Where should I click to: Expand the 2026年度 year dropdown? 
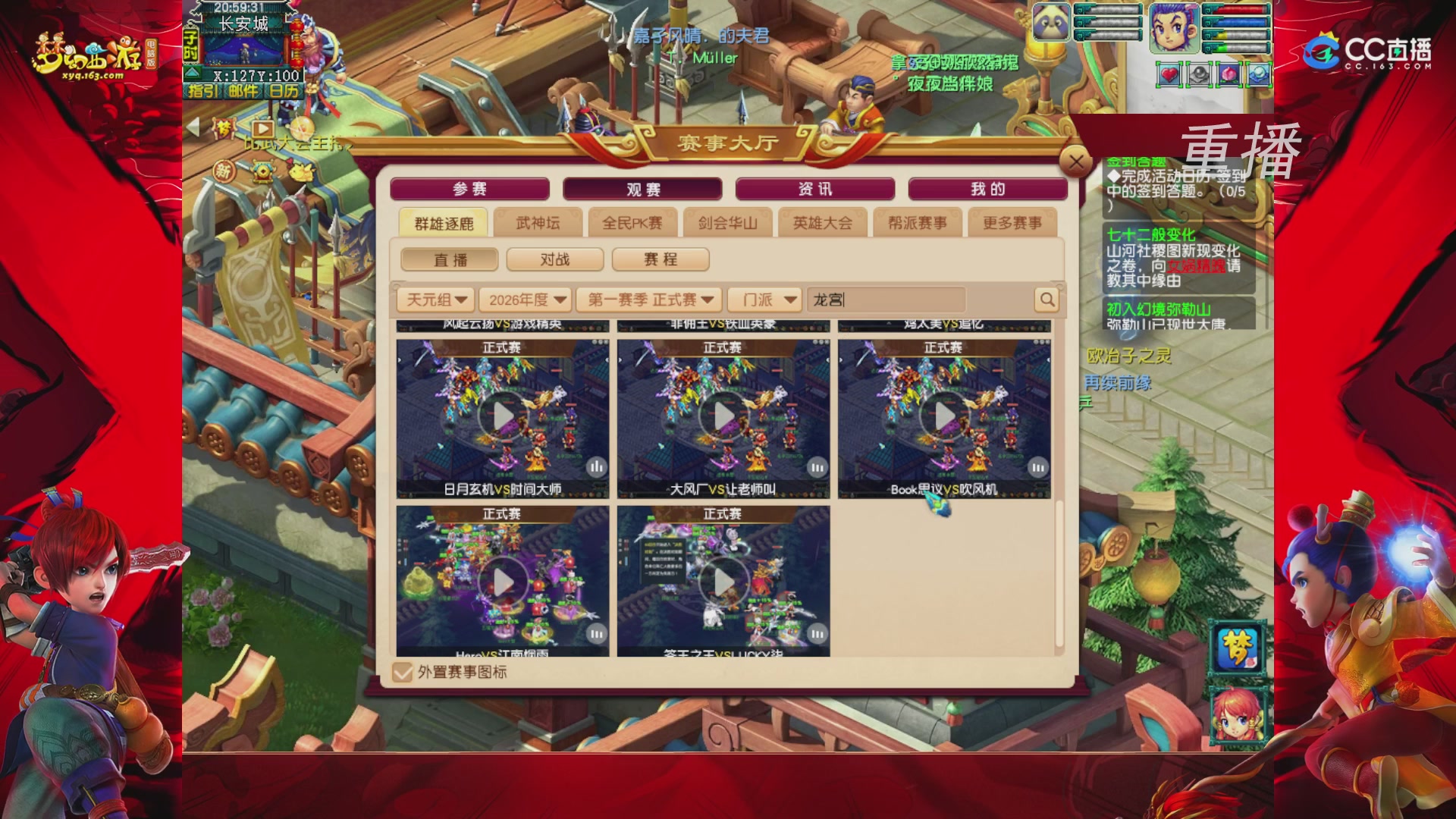(x=528, y=300)
